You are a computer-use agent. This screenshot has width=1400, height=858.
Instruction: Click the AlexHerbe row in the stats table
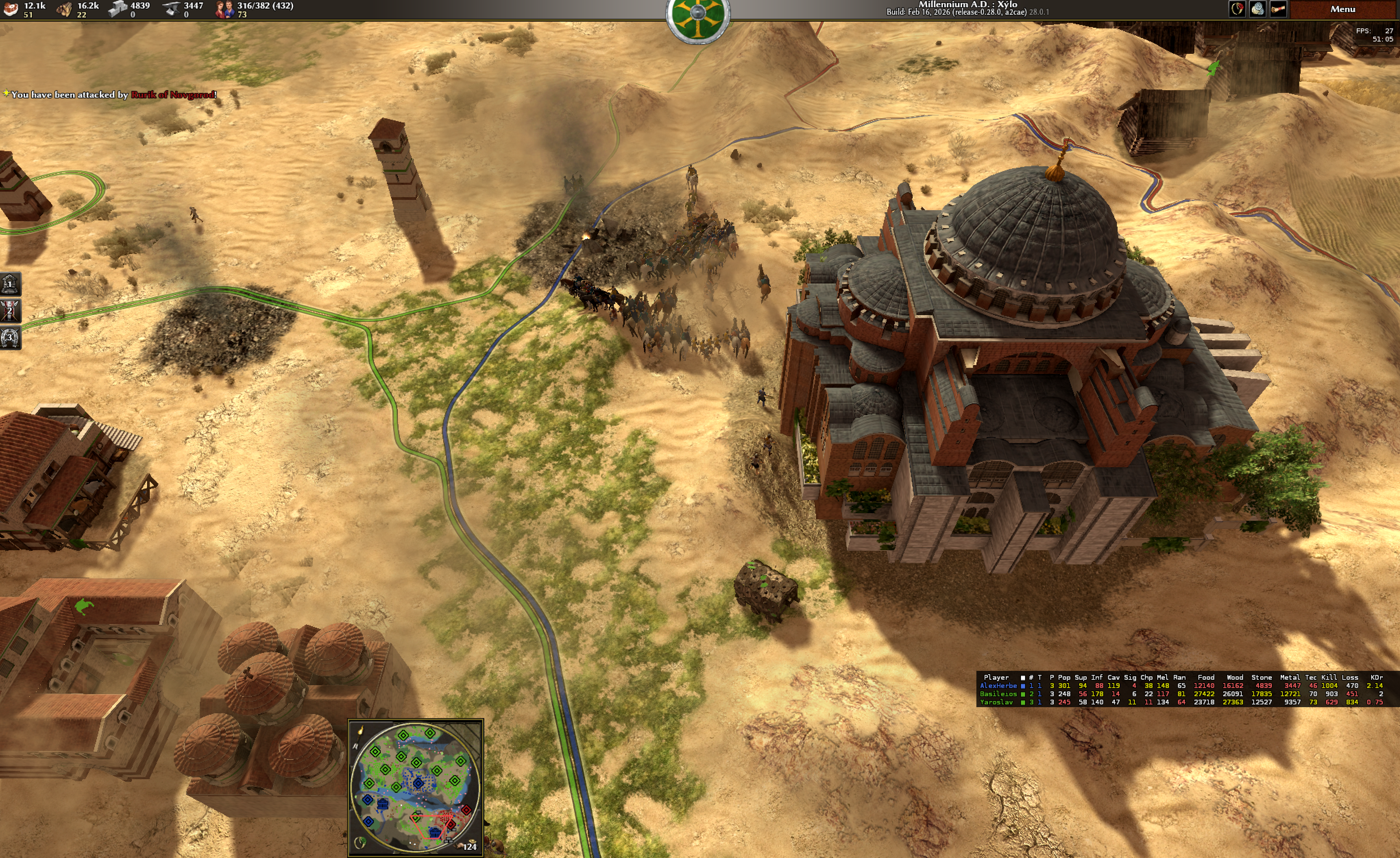click(998, 686)
